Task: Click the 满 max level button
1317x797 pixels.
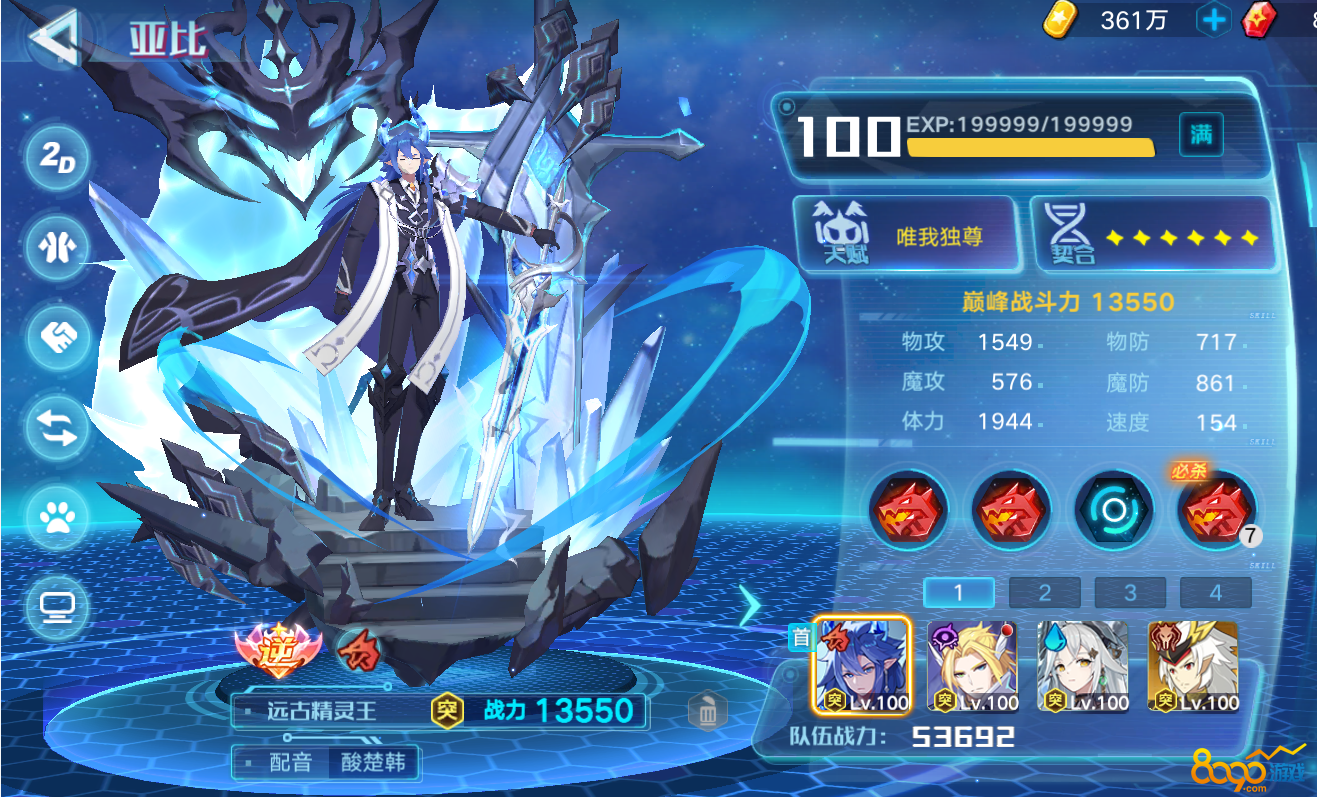Action: 1201,135
